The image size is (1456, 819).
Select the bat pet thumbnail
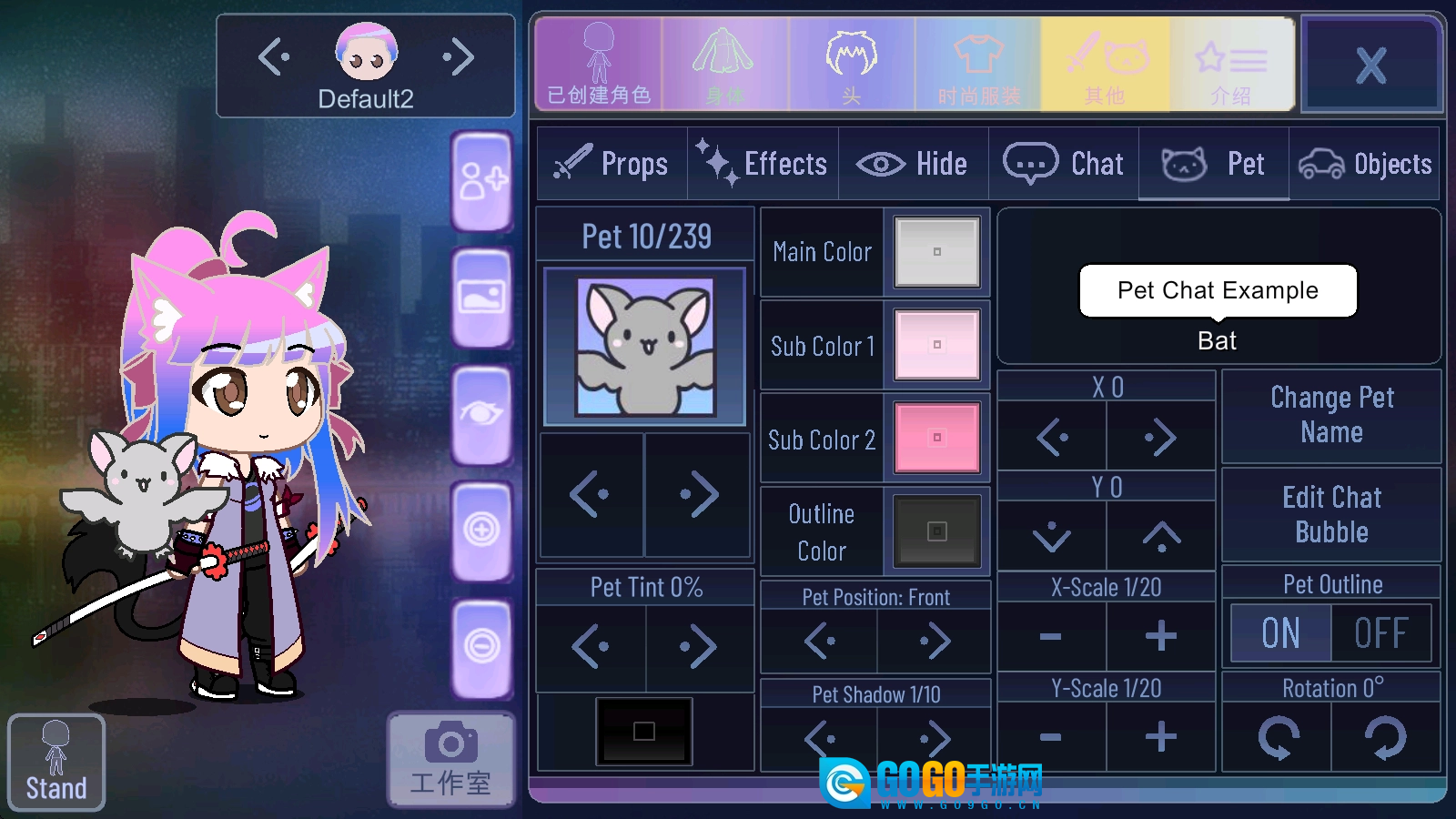645,347
